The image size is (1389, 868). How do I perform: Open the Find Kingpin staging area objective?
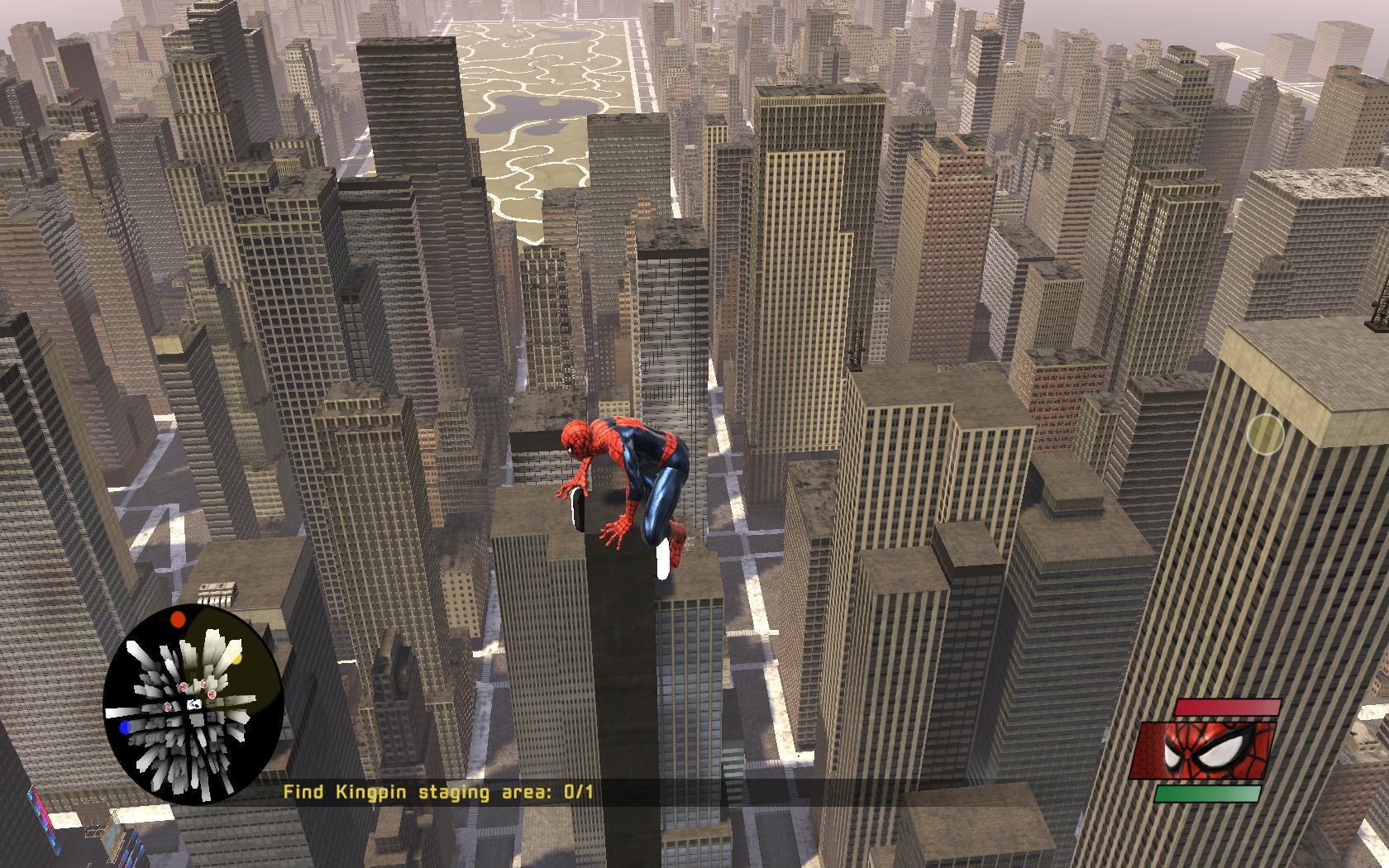pyautogui.click(x=438, y=792)
